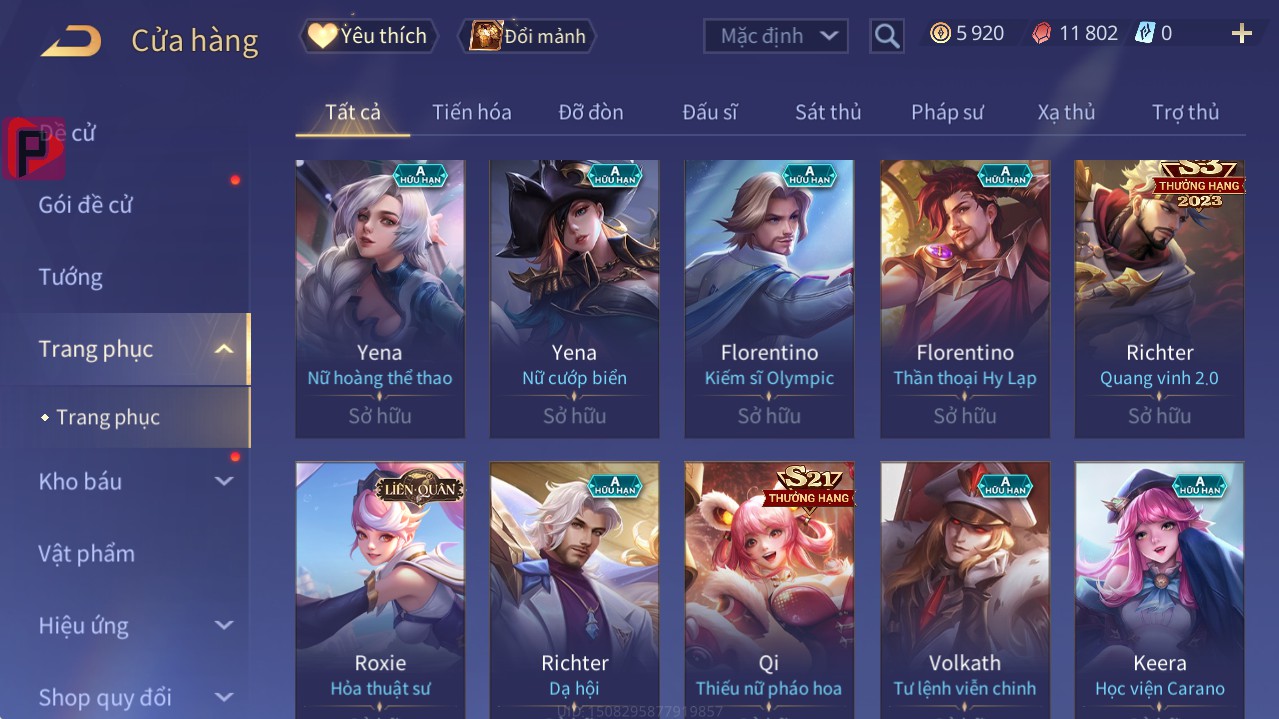Pick the Volkath Tư lệnh viễn chinh card
This screenshot has height=719, width=1279.
(x=964, y=590)
